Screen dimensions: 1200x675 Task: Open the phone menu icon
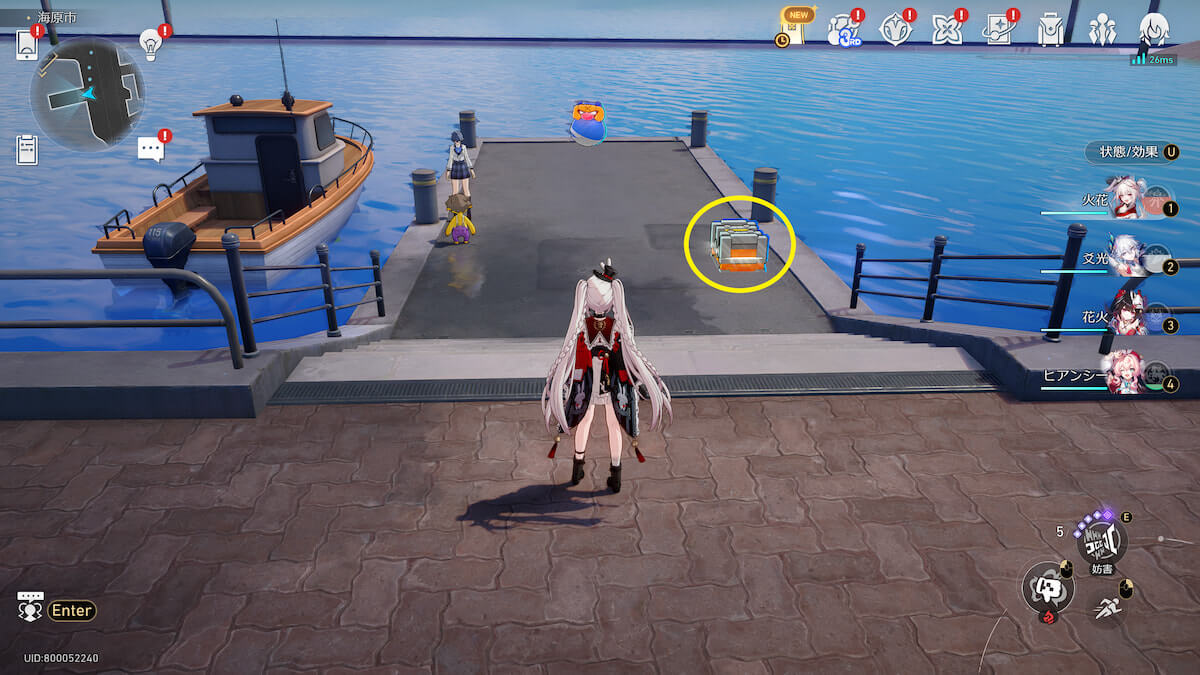(x=27, y=45)
